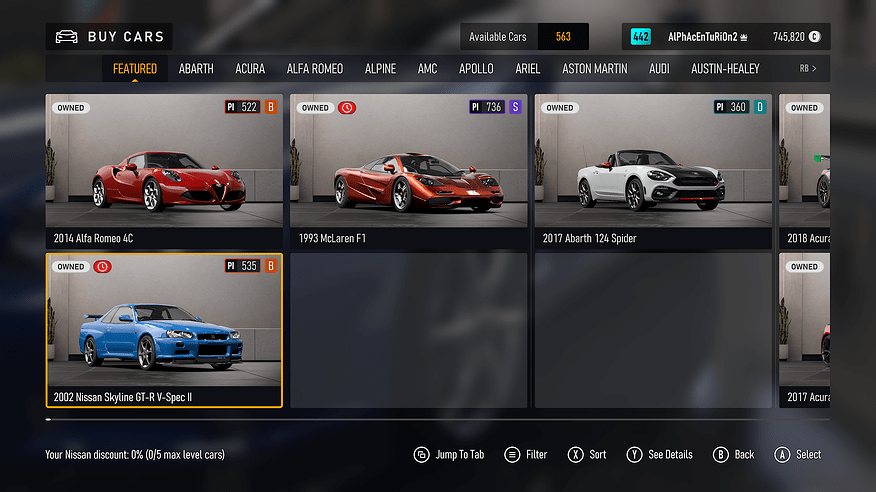Go Back from Buy Cars

734,455
